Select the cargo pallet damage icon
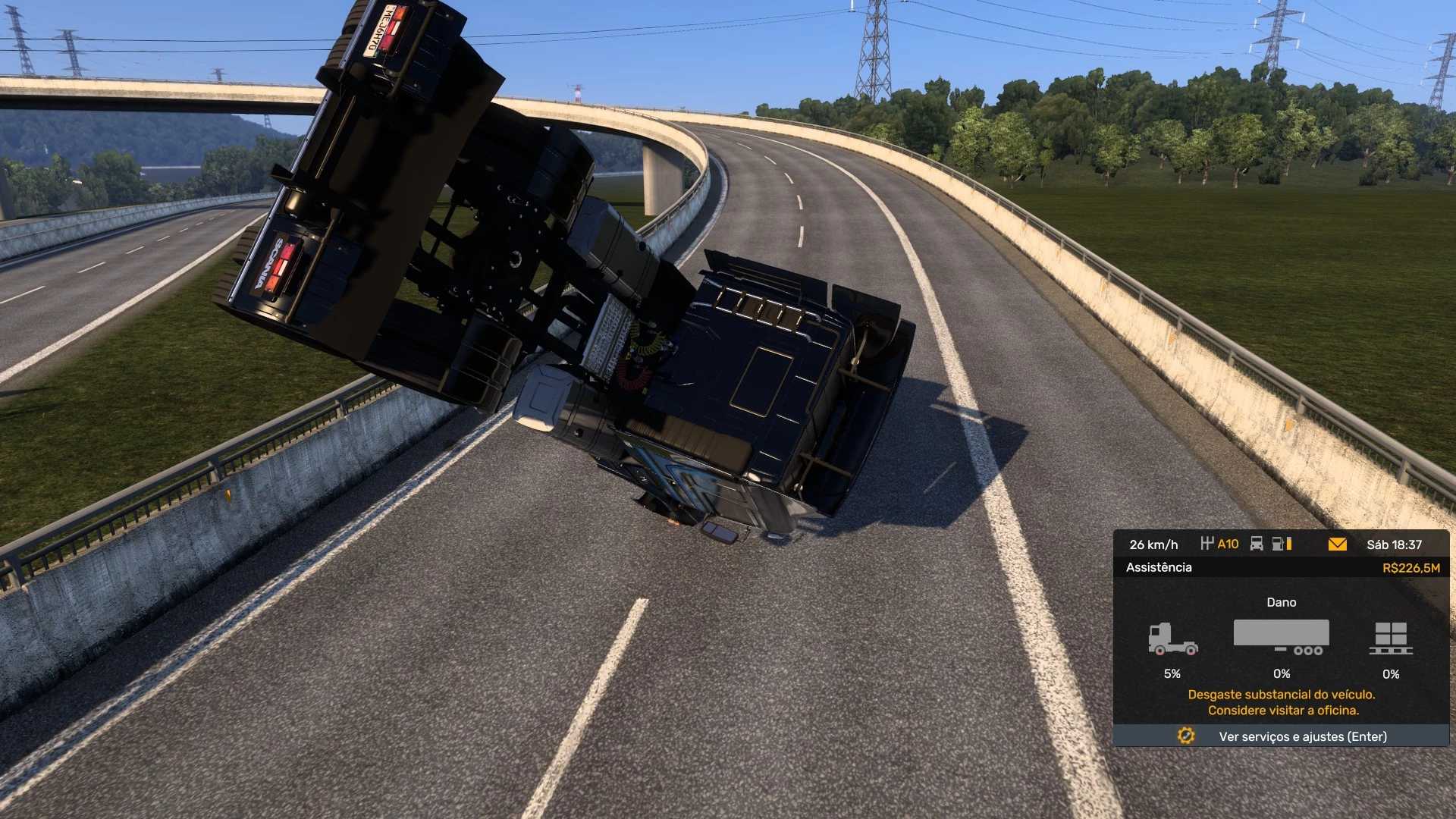1456x819 pixels. pos(1391,639)
